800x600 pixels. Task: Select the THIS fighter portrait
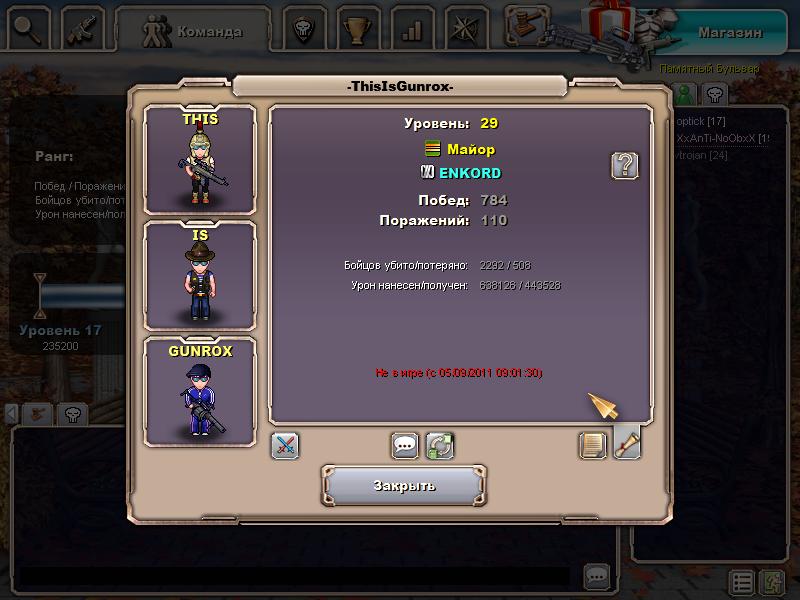(x=200, y=160)
